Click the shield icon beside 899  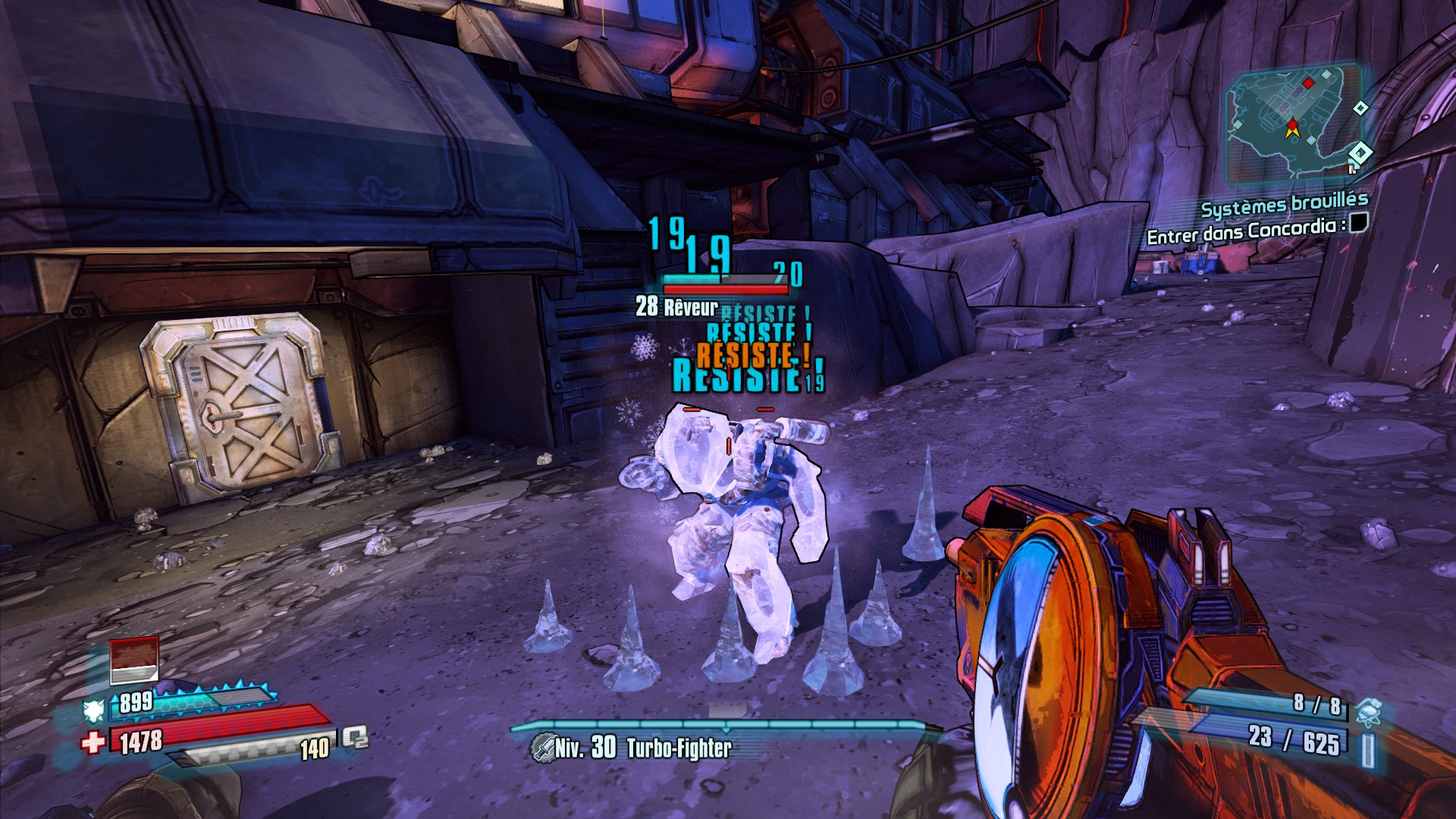[94, 710]
